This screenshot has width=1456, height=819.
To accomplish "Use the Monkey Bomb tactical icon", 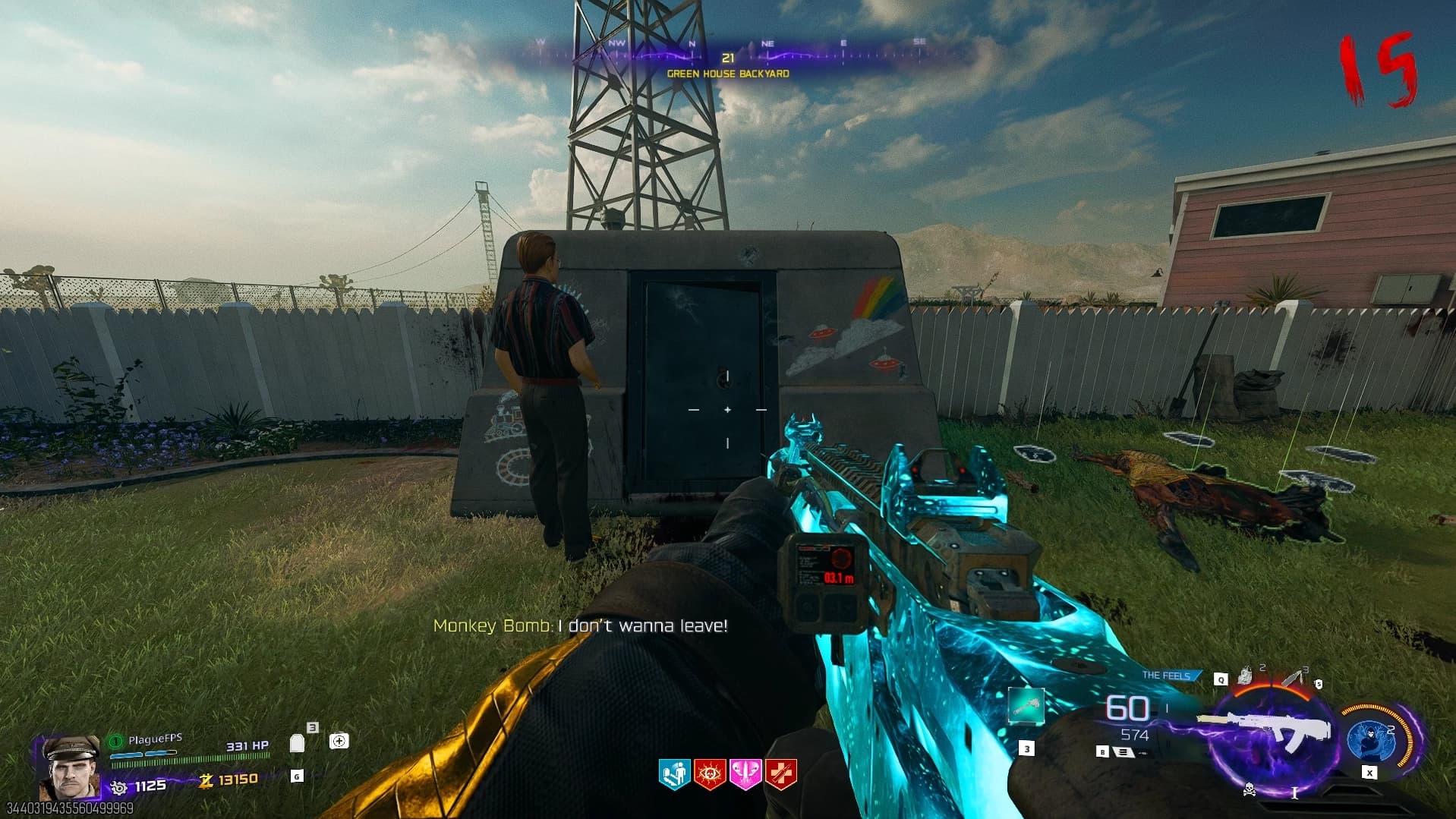I will click(x=1246, y=675).
